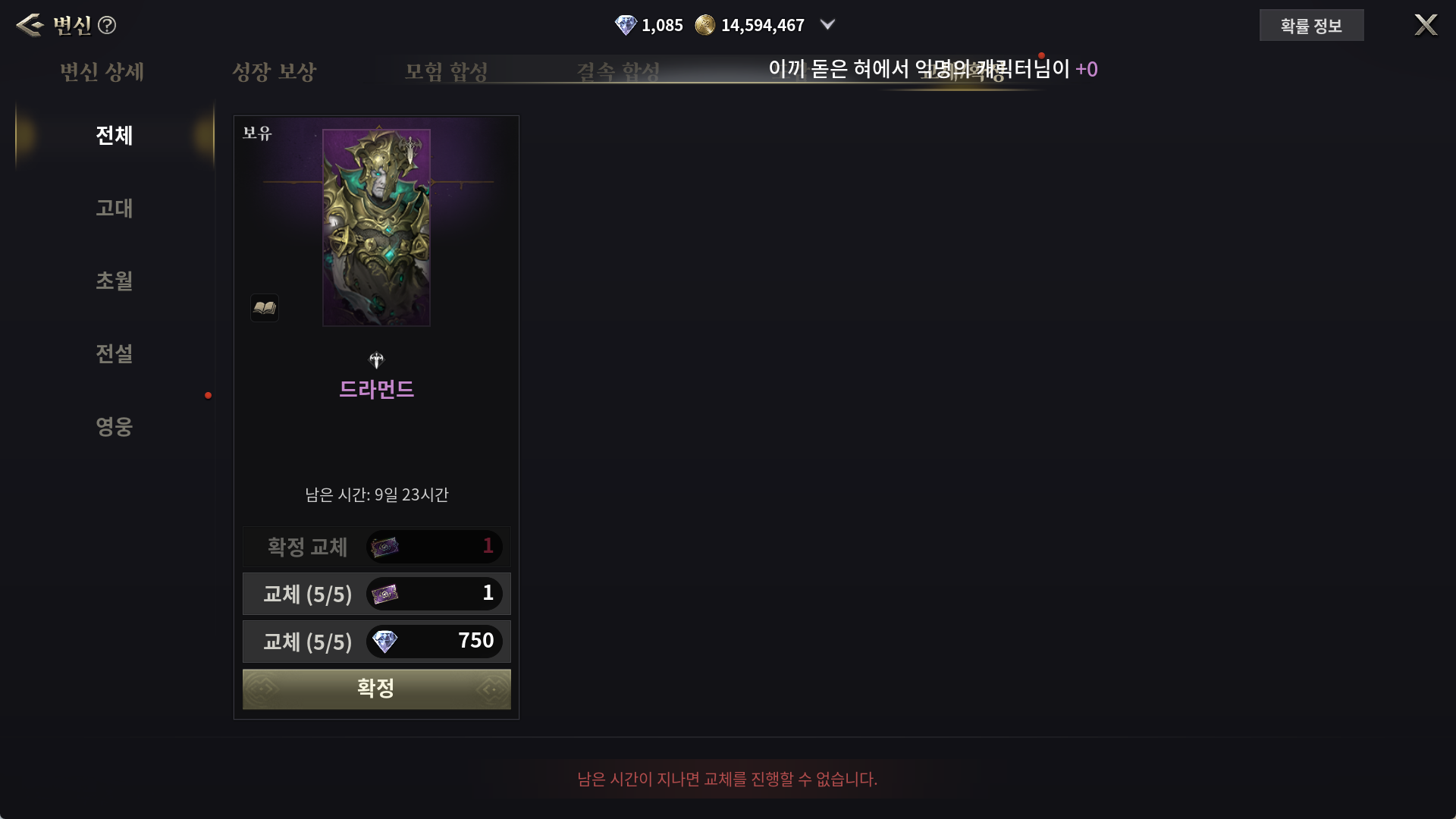Screen dimensions: 1456x819
Task: Show the 전설 grade list
Action: (x=114, y=353)
